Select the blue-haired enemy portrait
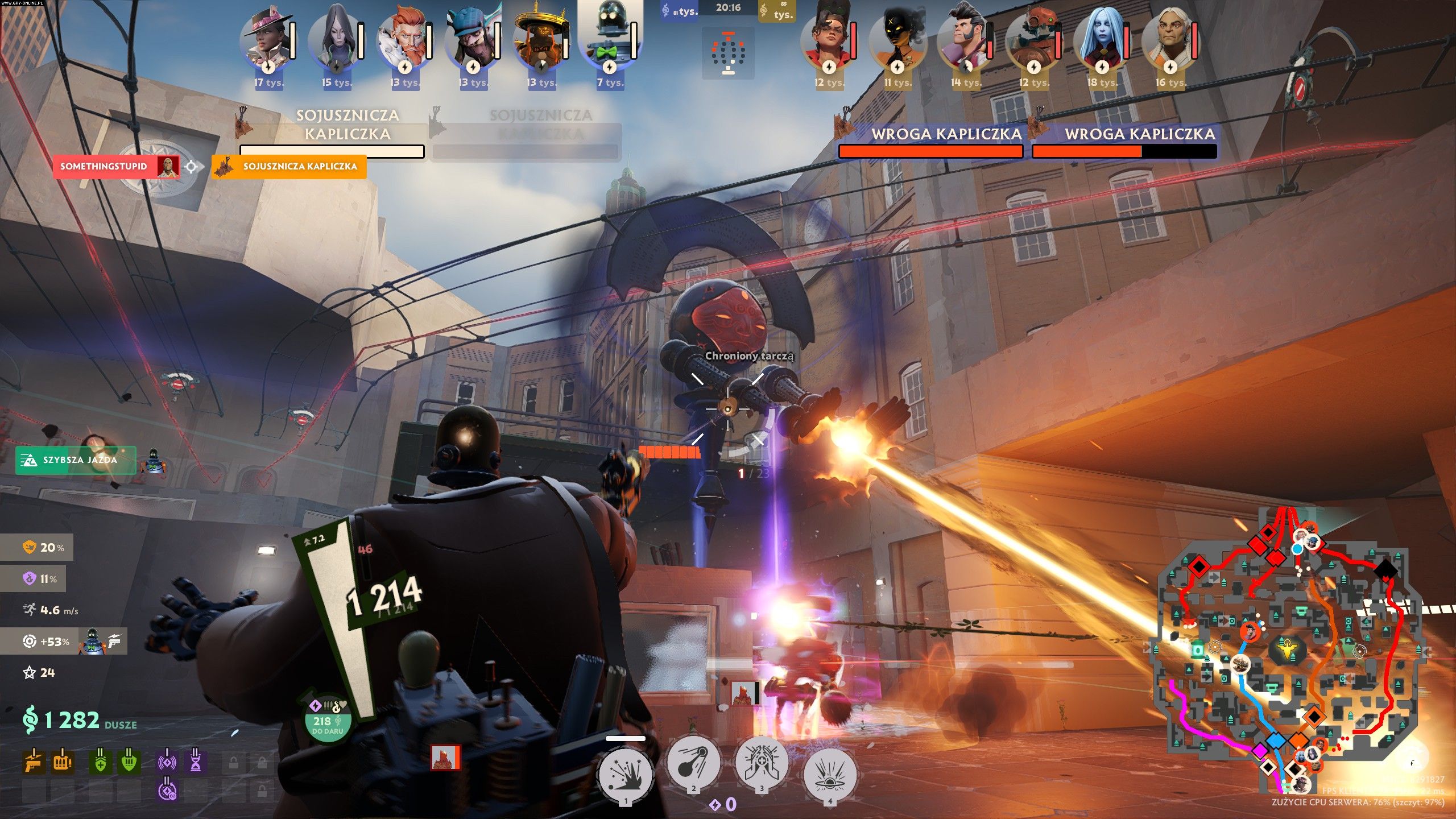Screen dimensions: 1456x819 coord(1102,40)
